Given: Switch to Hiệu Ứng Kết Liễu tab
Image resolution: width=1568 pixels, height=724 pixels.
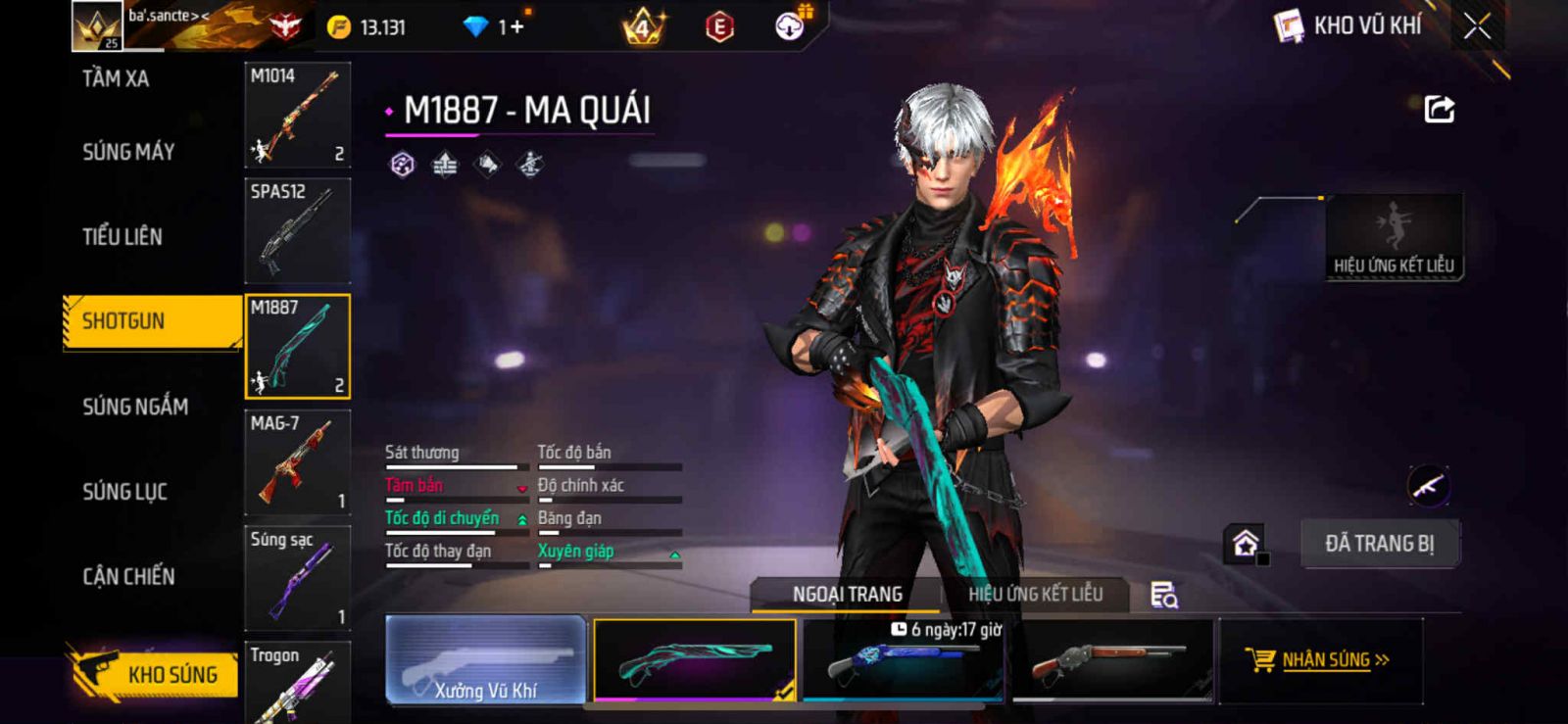Looking at the screenshot, I should coord(1035,594).
